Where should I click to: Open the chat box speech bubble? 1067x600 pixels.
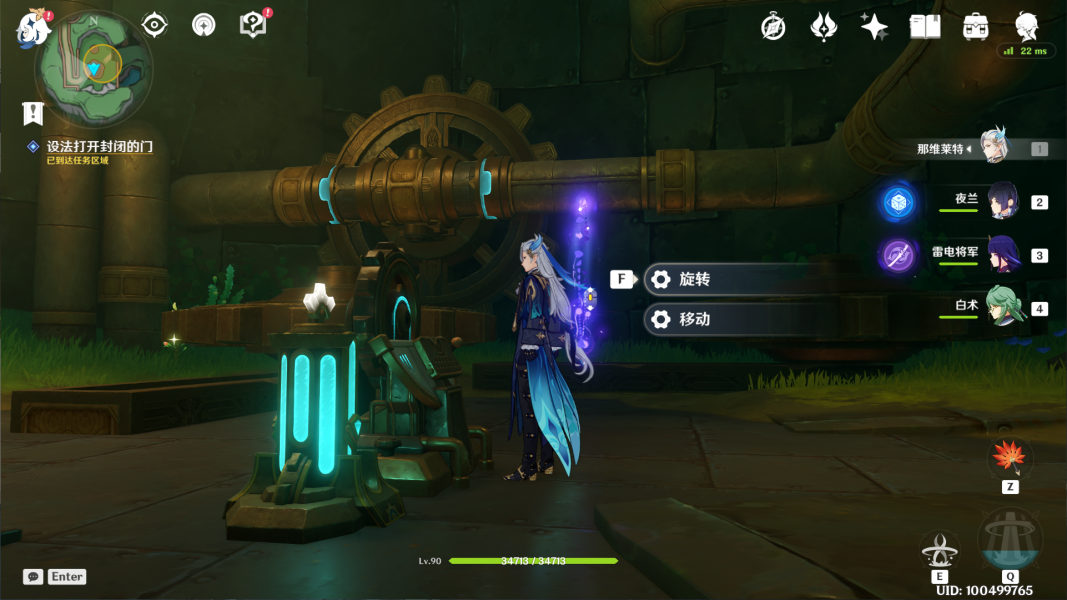[x=33, y=577]
